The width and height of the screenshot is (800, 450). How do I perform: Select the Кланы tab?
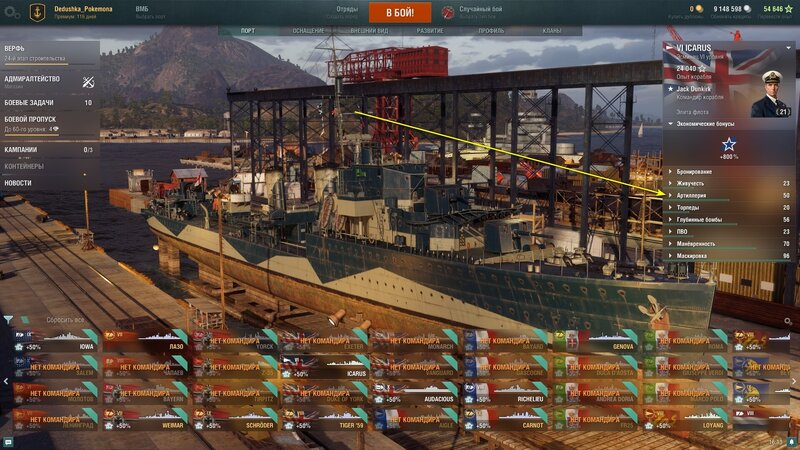coord(551,31)
